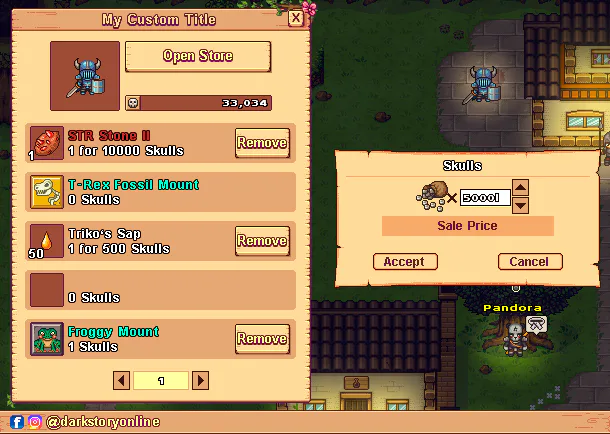Remove the Froggy Mount listing
The image size is (610, 434).
tap(262, 339)
